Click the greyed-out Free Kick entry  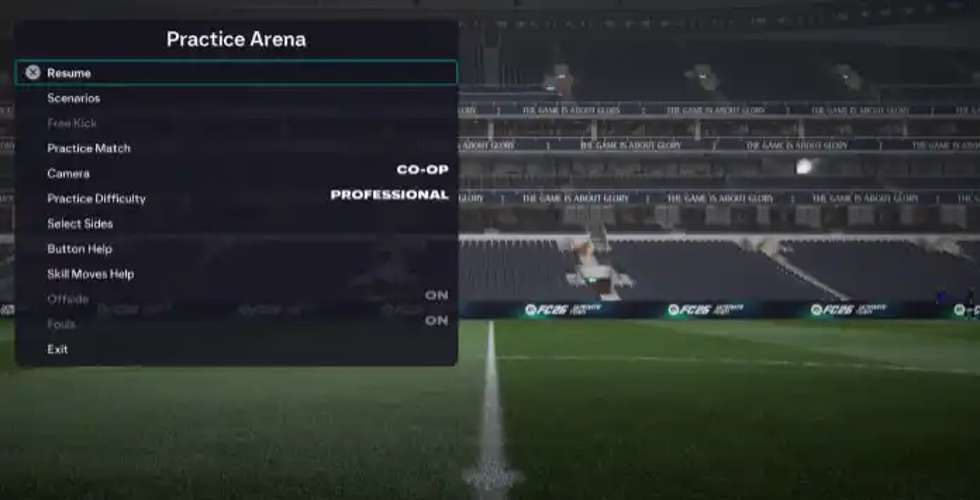[71, 123]
